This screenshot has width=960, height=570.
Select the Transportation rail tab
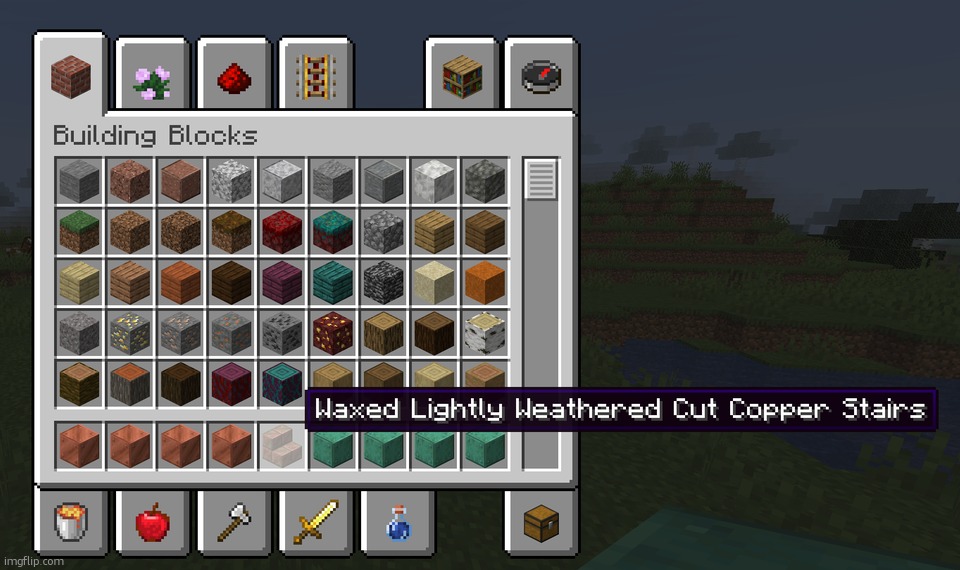coord(316,77)
